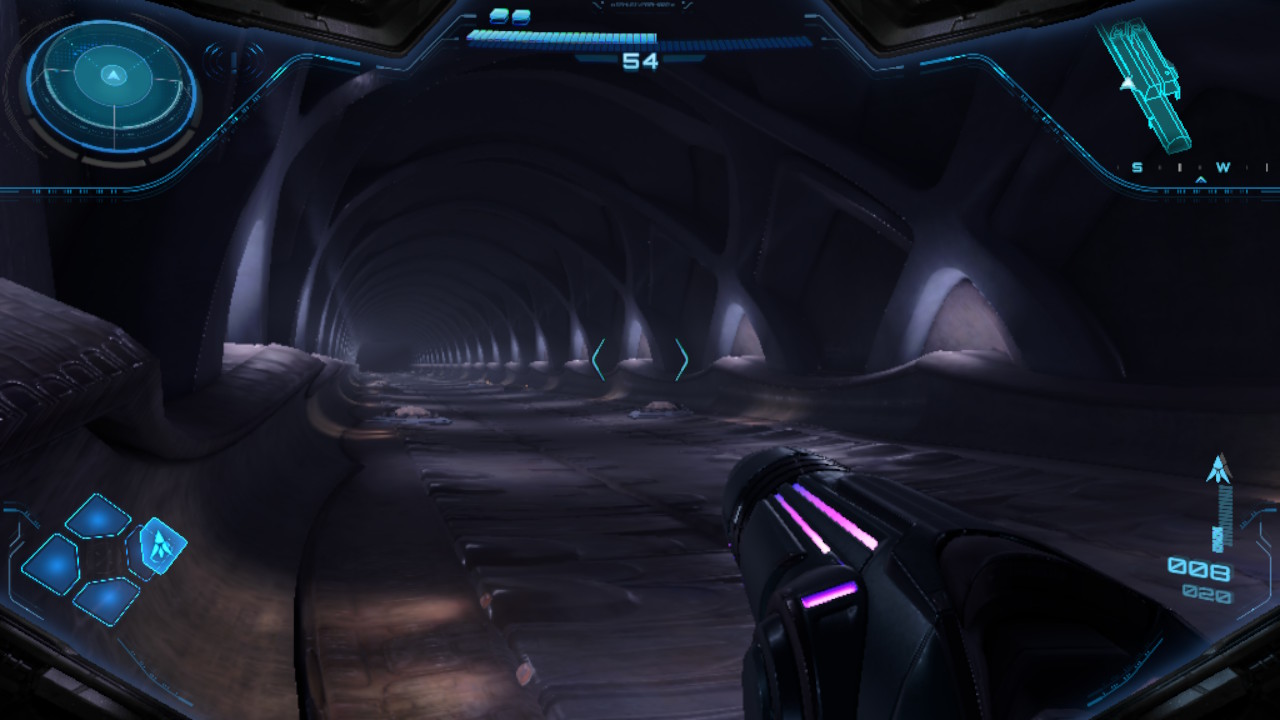Click the missile icon above the ammo gauge
1280x720 pixels.
1218,469
